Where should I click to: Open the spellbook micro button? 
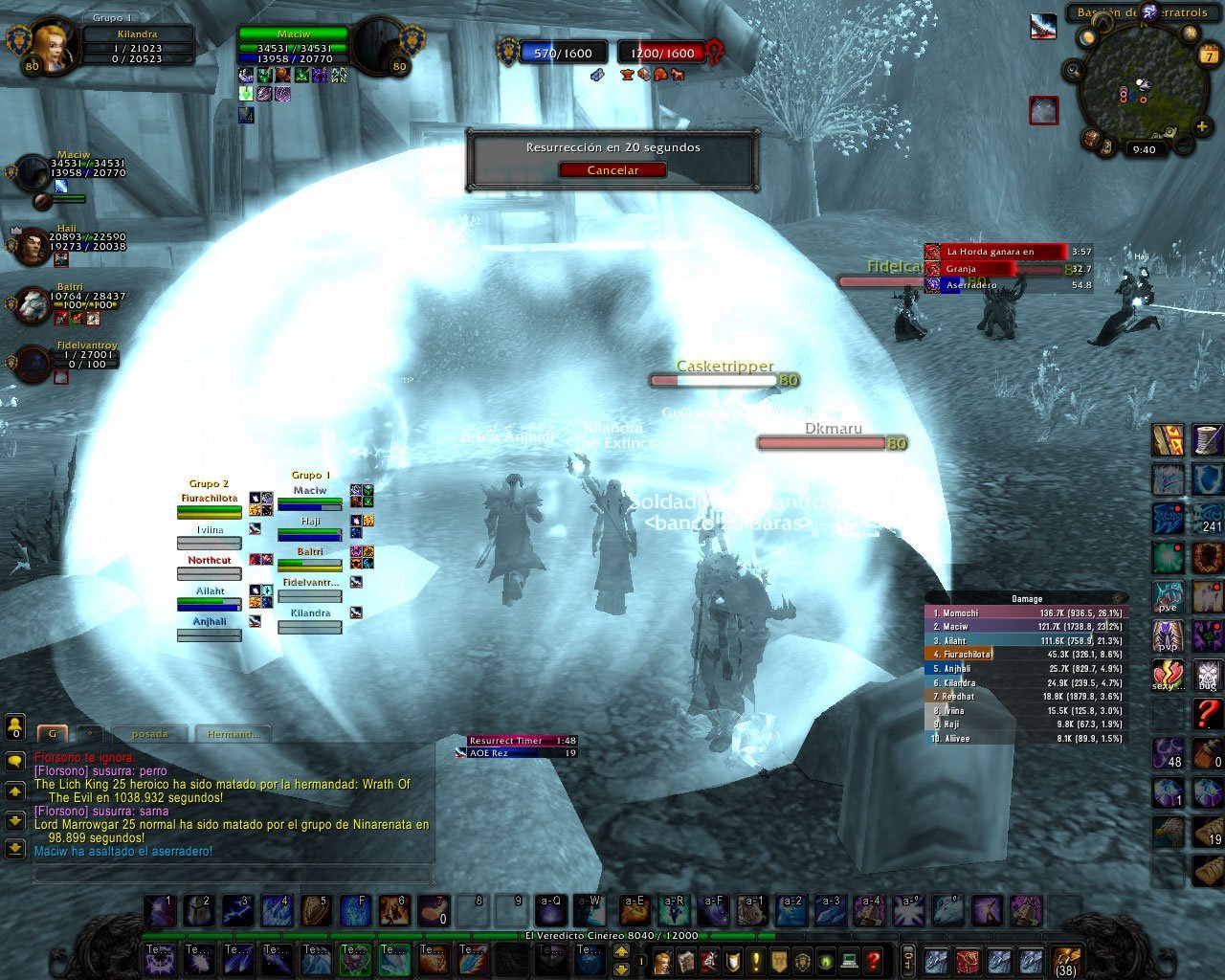pos(686,960)
